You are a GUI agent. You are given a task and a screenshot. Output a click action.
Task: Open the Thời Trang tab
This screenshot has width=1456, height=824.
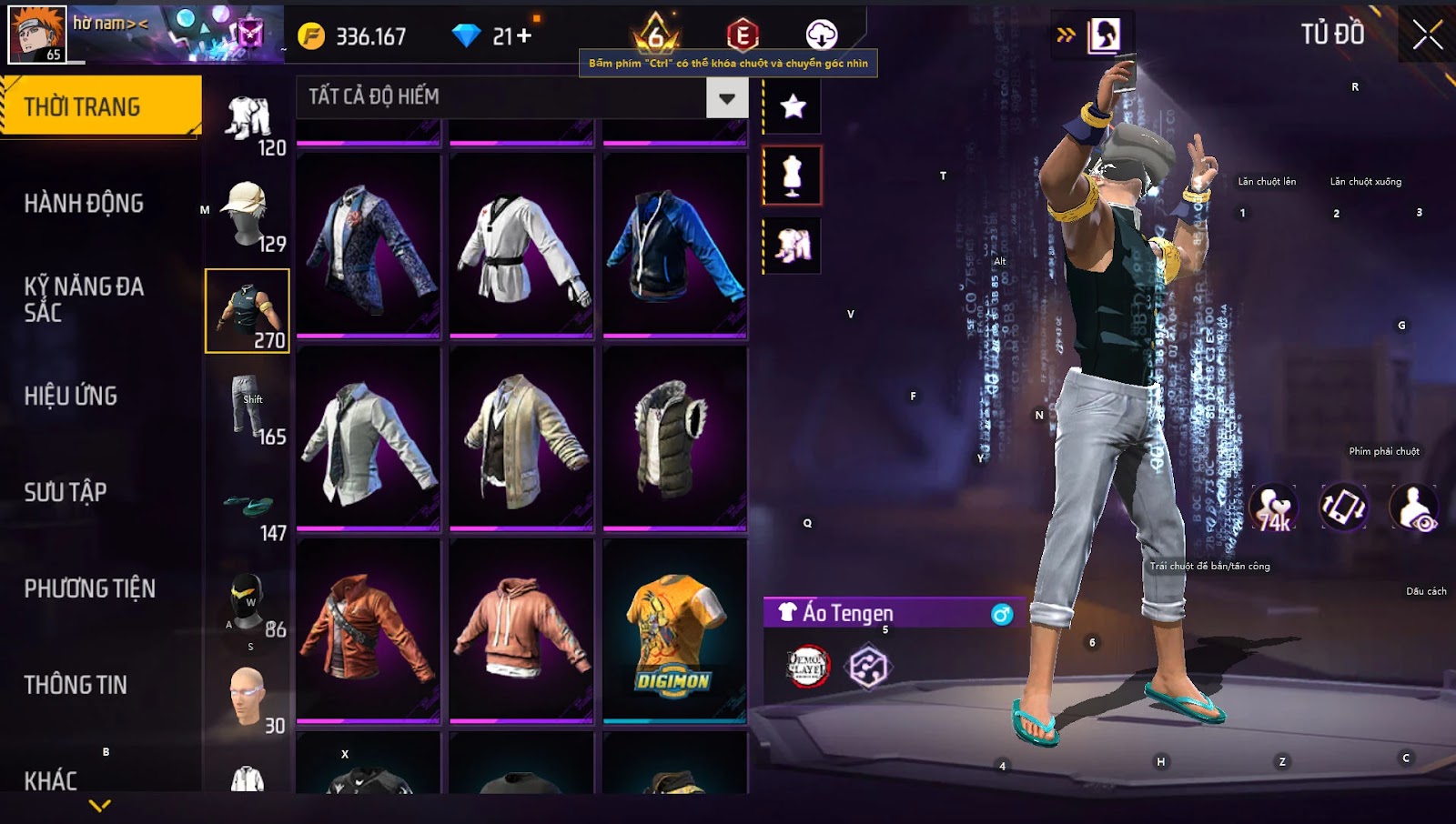point(100,106)
